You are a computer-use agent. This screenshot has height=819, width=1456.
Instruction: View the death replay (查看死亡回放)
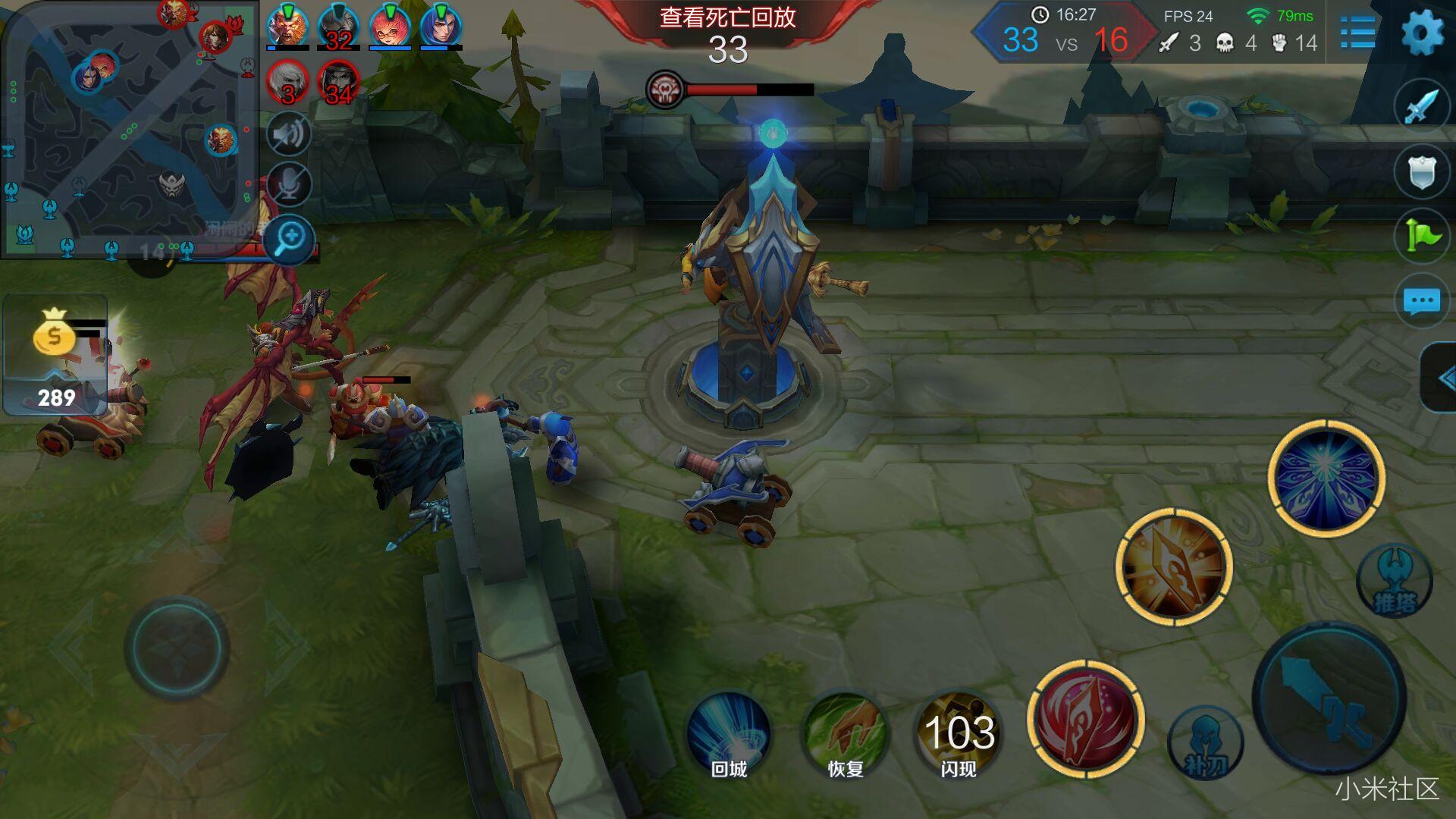click(x=727, y=18)
